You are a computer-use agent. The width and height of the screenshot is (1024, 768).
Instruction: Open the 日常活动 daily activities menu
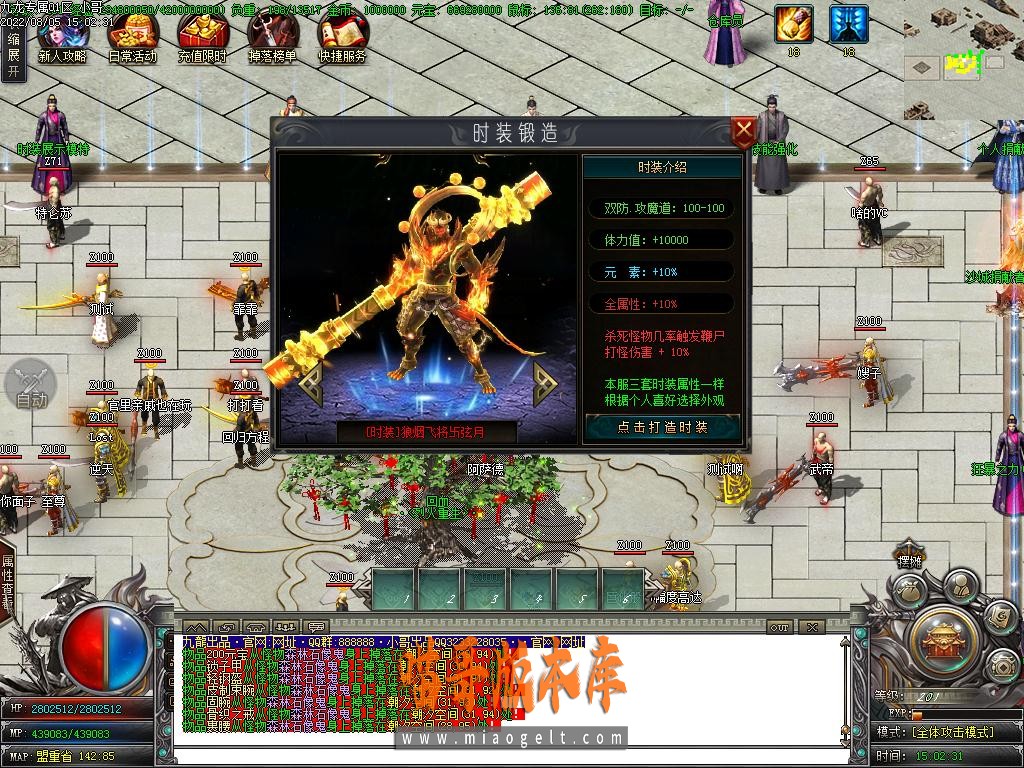[132, 39]
